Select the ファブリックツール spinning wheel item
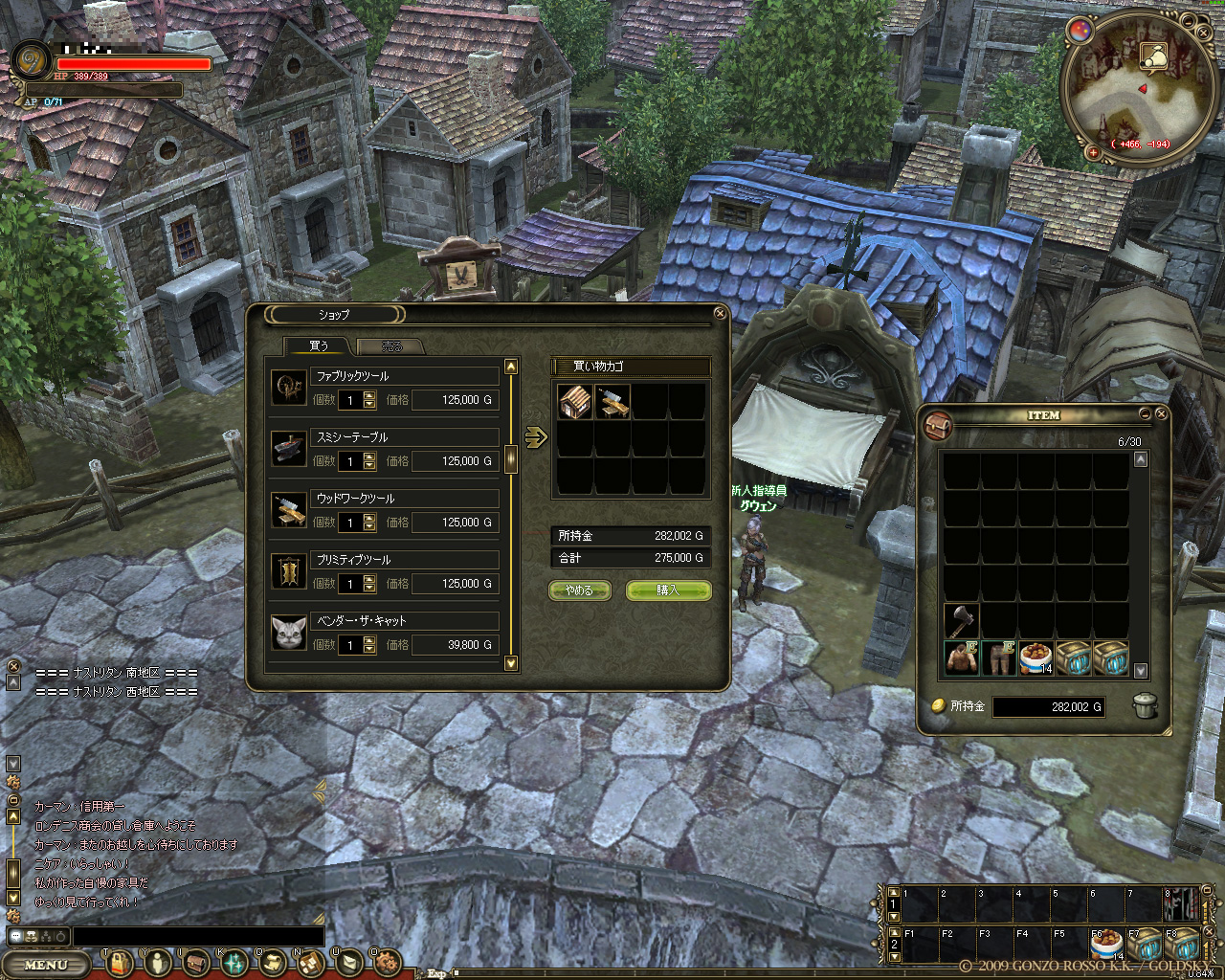Screen dimensions: 1225x980 click(x=288, y=389)
